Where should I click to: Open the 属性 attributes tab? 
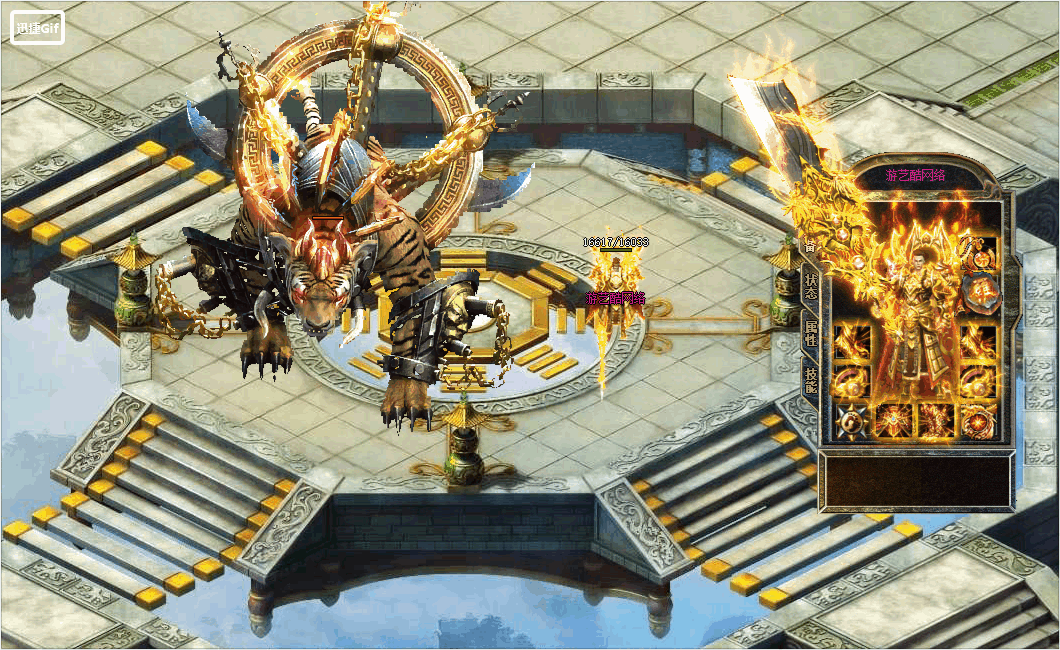coord(810,332)
